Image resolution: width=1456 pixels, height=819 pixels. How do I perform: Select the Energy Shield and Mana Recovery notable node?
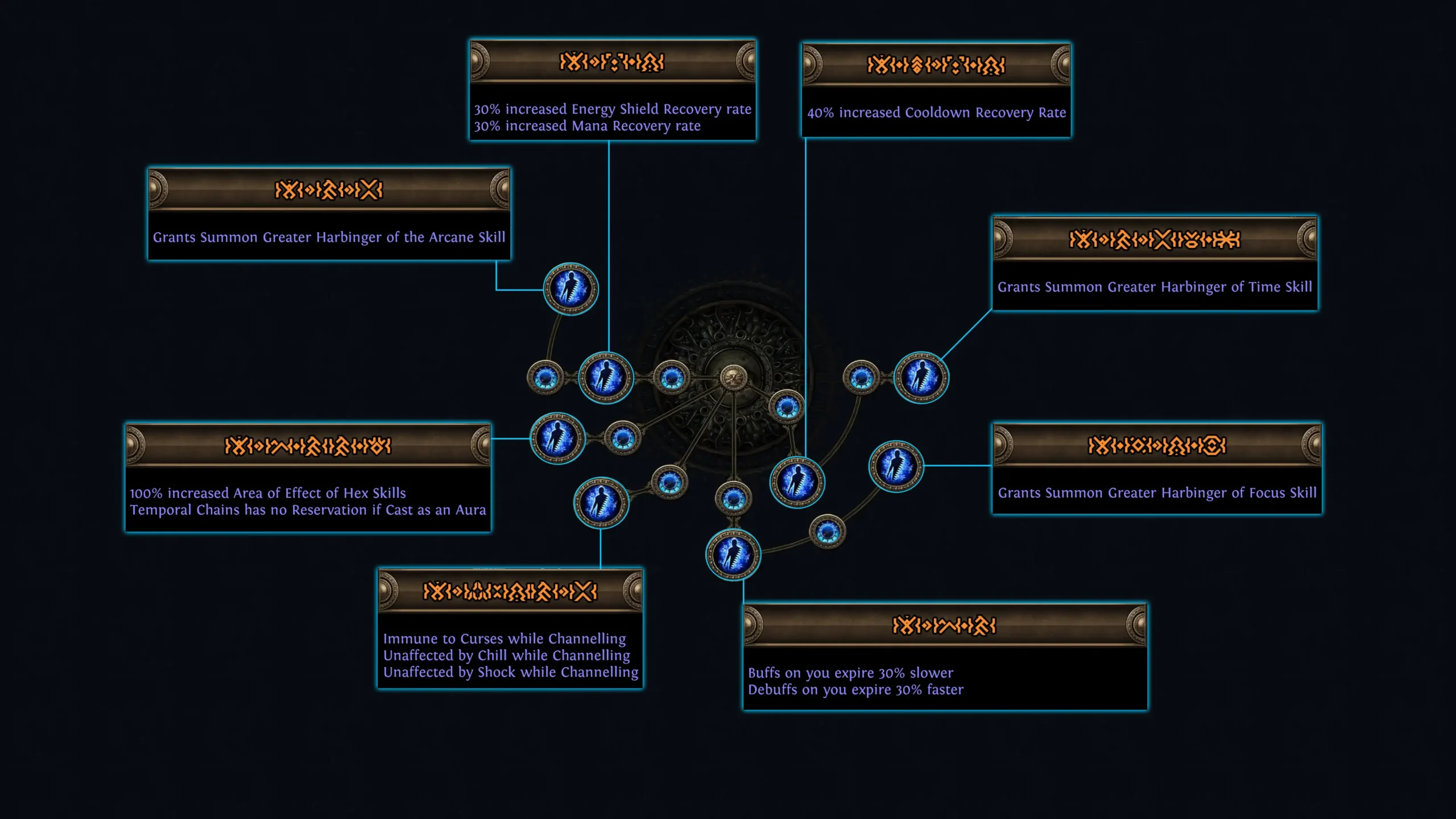[607, 377]
